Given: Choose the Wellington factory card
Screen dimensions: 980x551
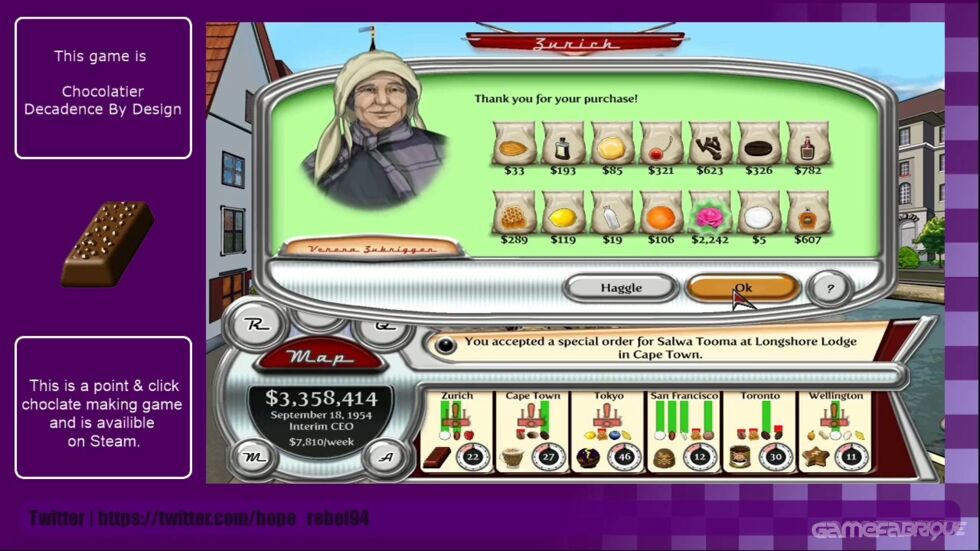Looking at the screenshot, I should [x=836, y=431].
